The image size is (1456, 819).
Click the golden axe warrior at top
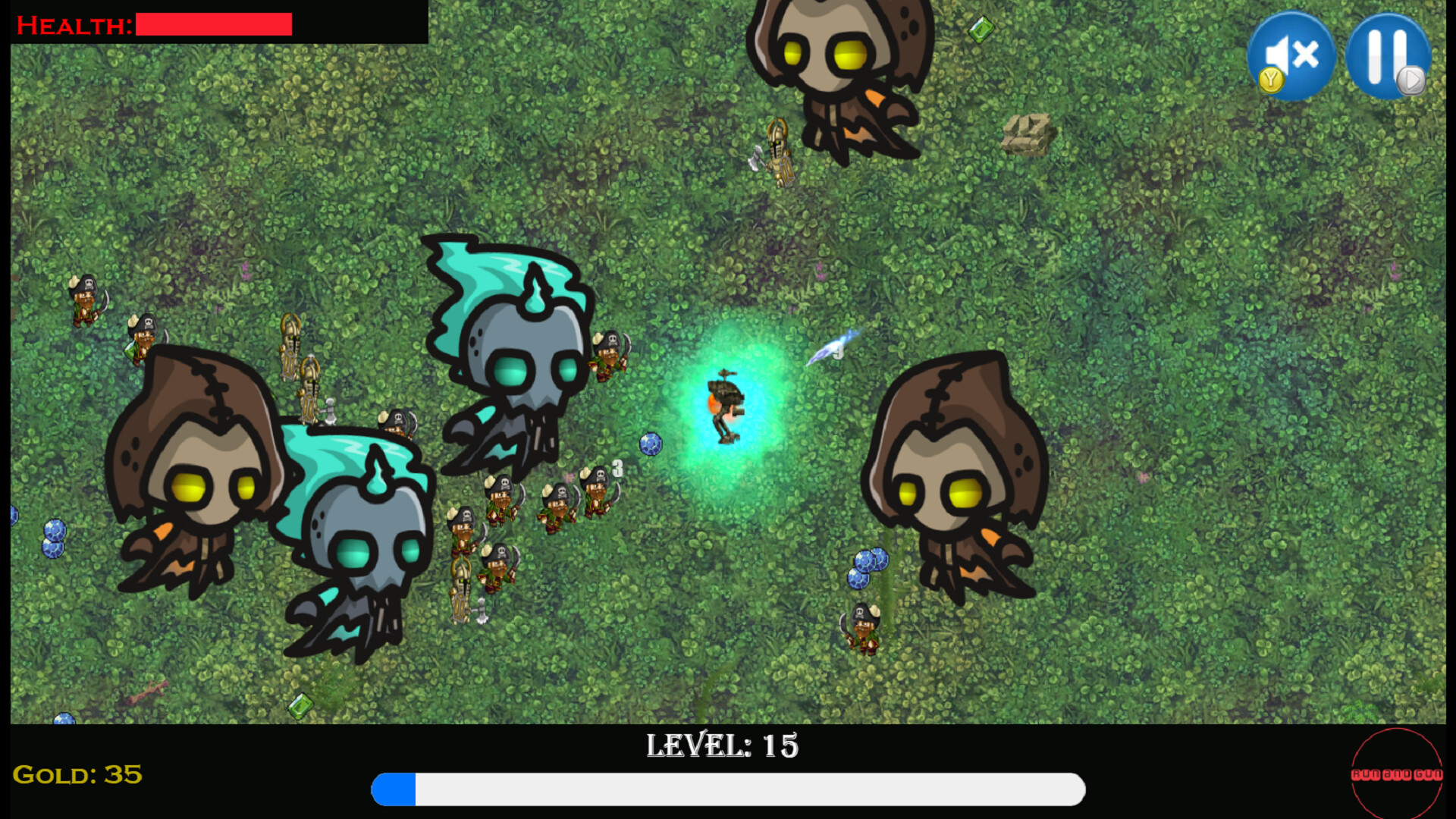(x=778, y=152)
